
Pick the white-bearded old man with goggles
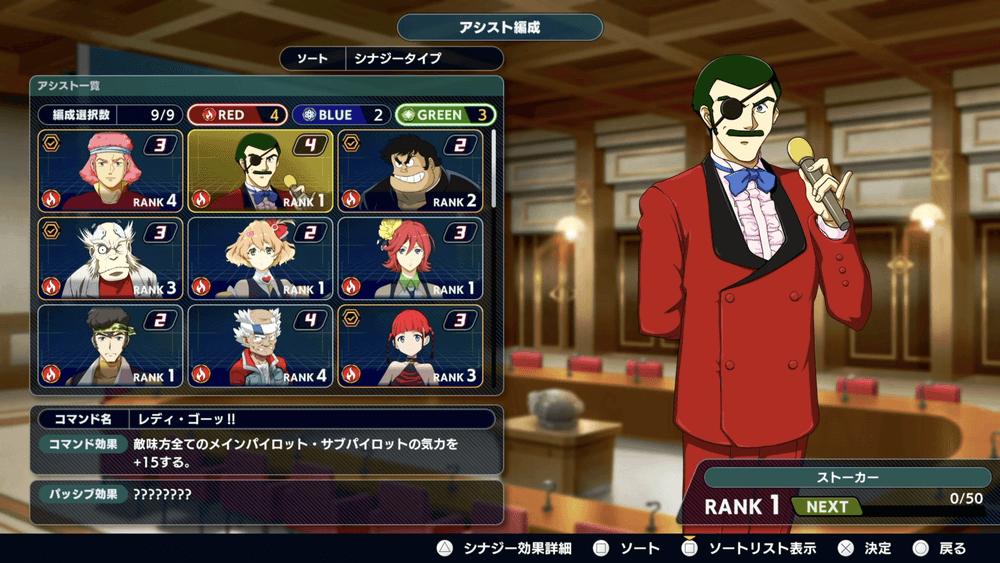coord(260,346)
